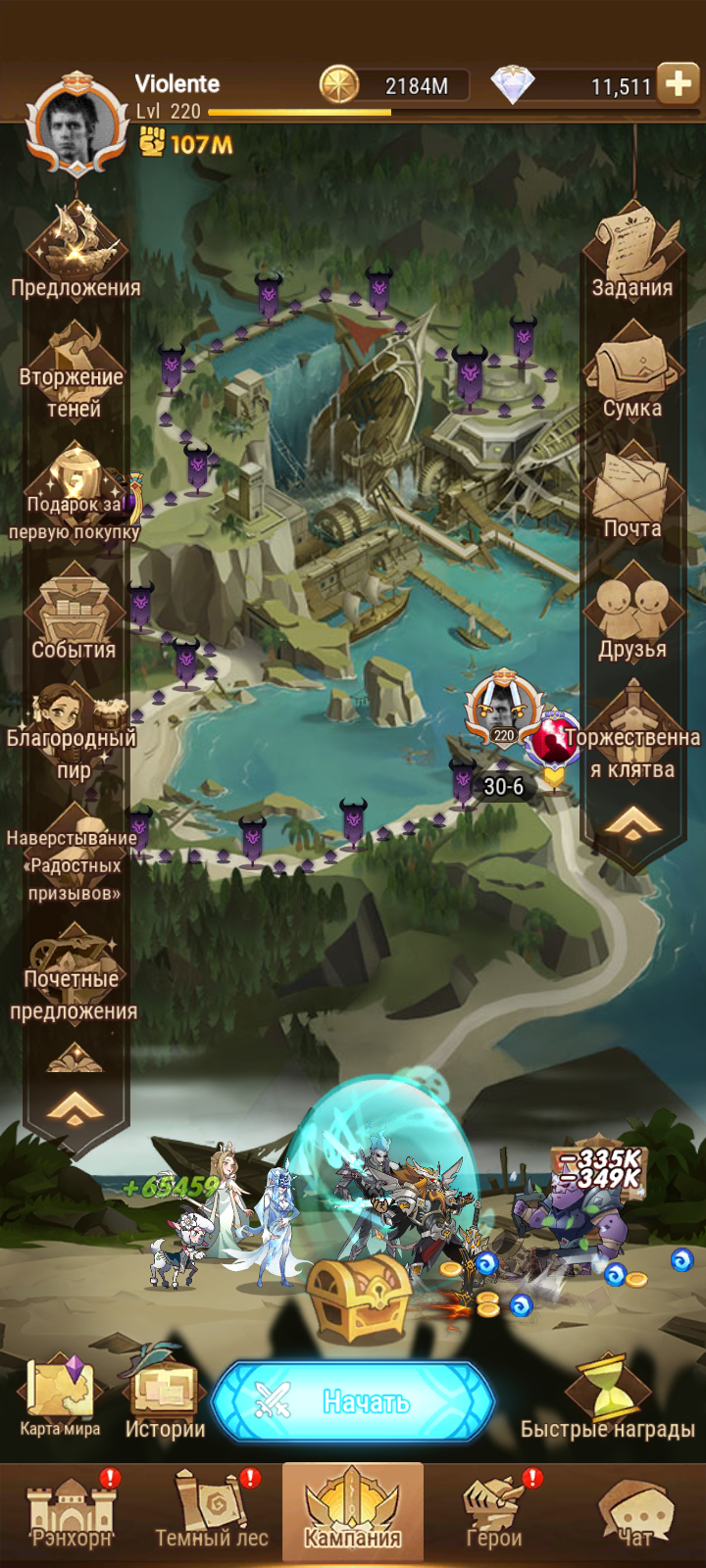Tap the plus button to buy diamonds
Screen dimensions: 706x1568
point(678,84)
